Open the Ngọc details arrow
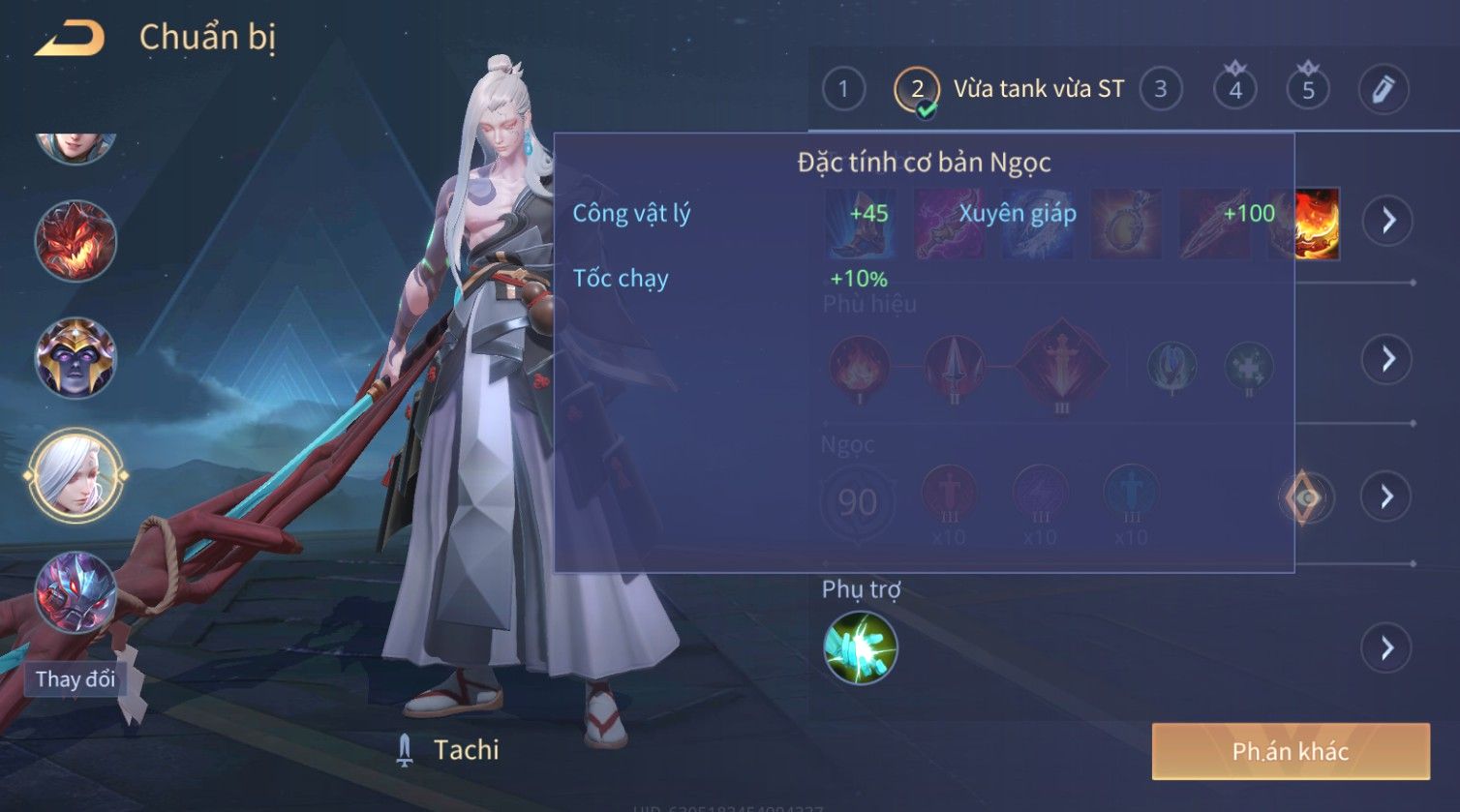 coord(1387,497)
